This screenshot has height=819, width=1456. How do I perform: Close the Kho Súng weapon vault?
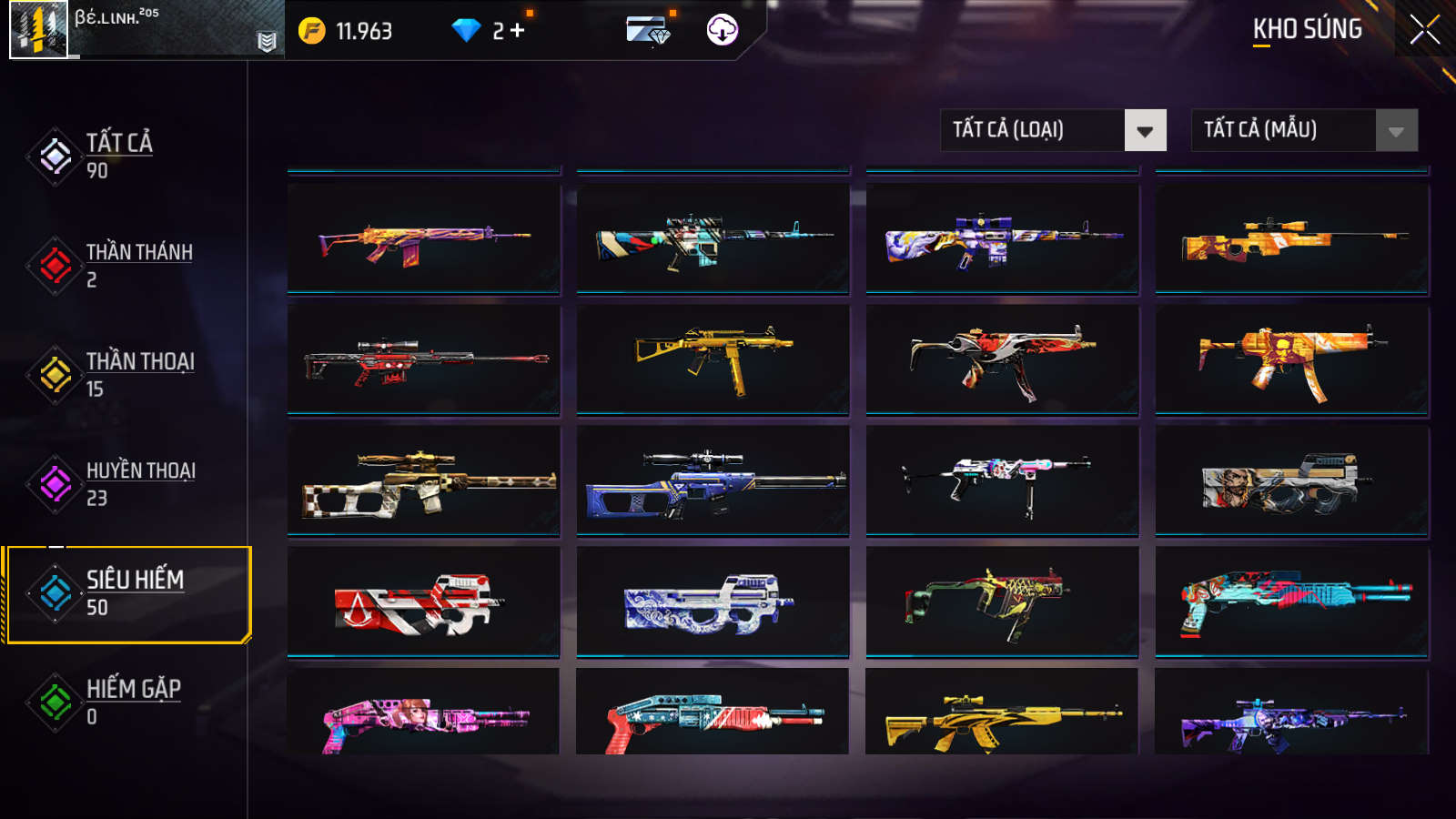[x=1424, y=29]
